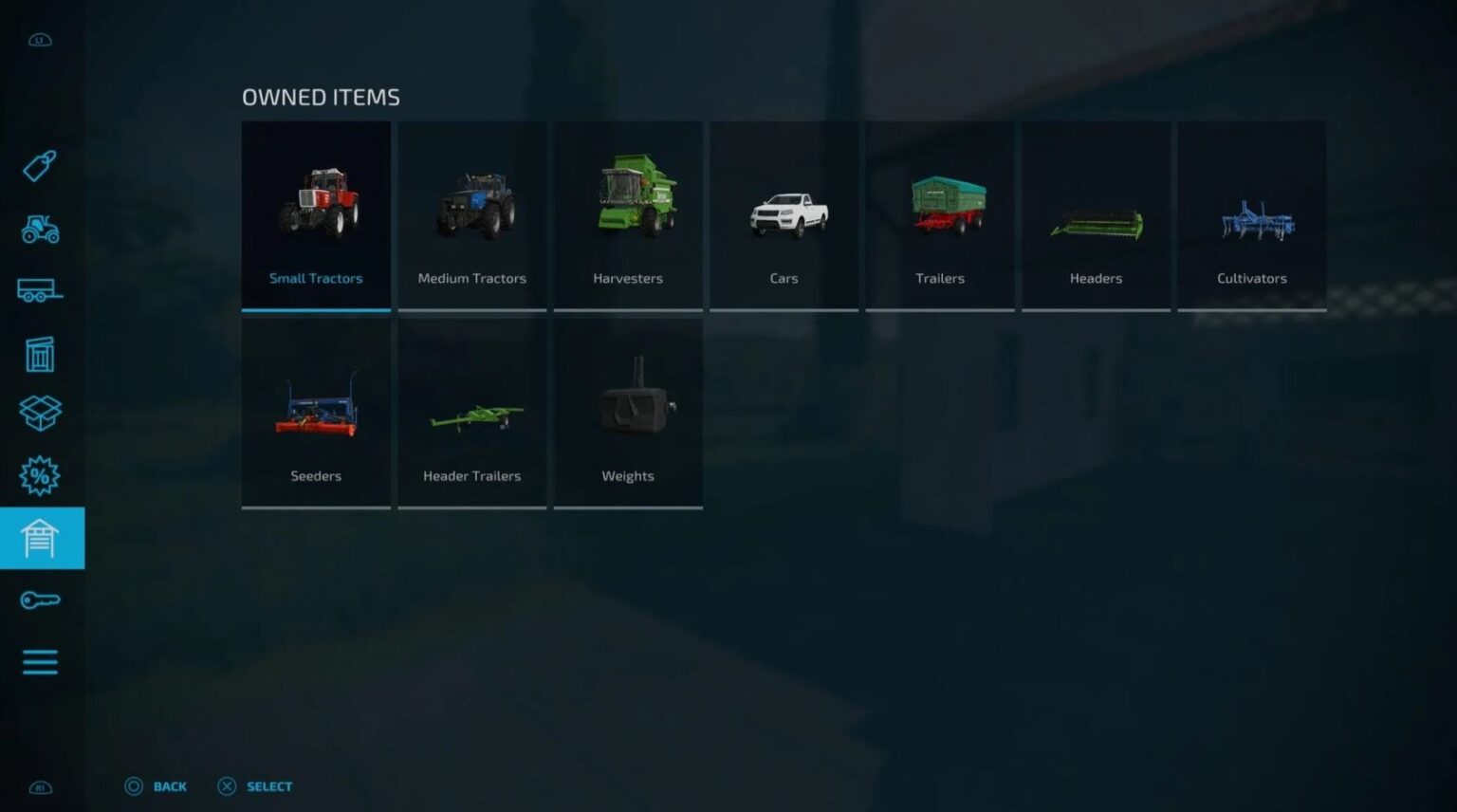Select the tractor icon in the sidebar

pos(39,231)
